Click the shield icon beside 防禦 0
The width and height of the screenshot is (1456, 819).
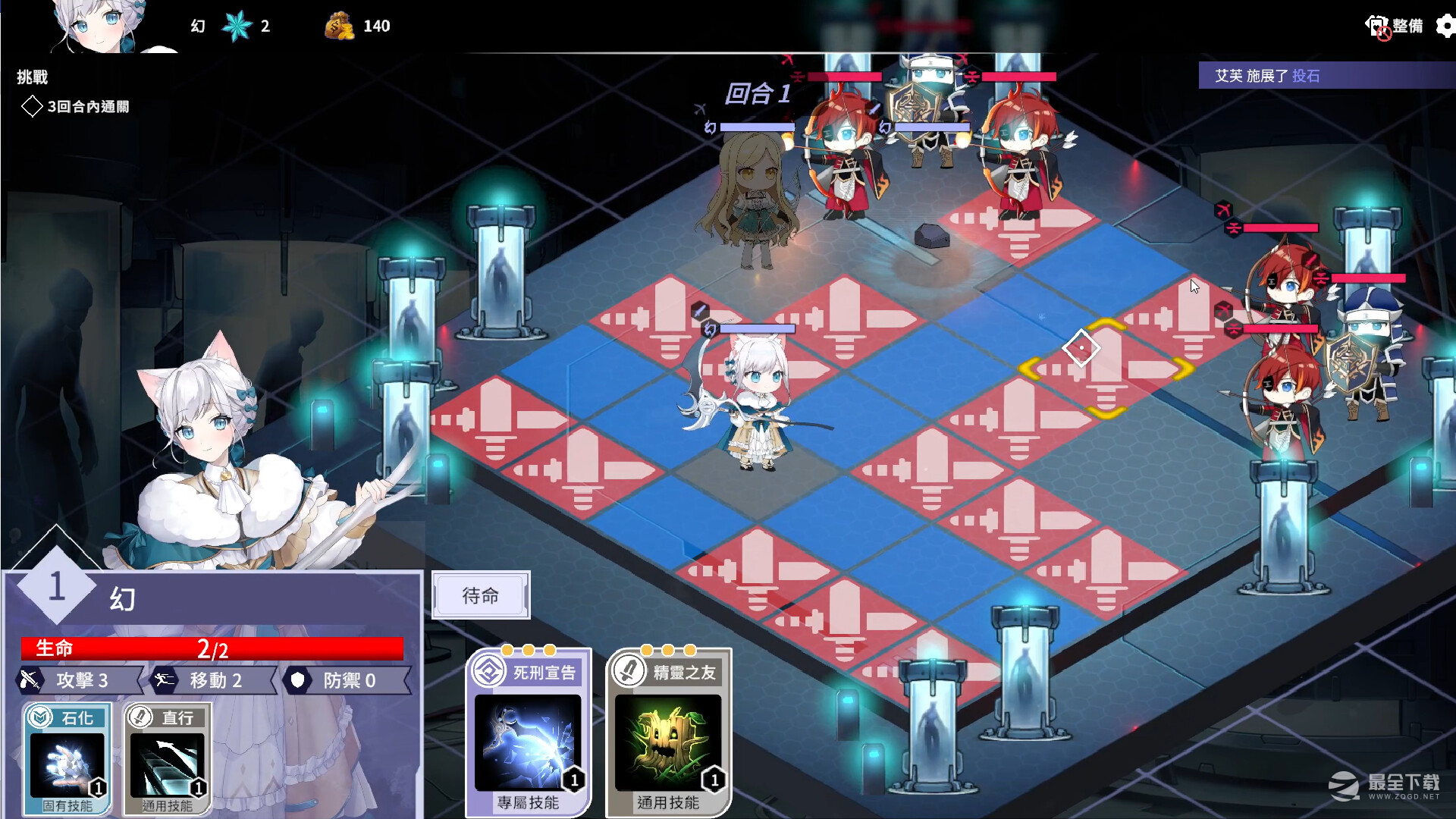click(298, 680)
